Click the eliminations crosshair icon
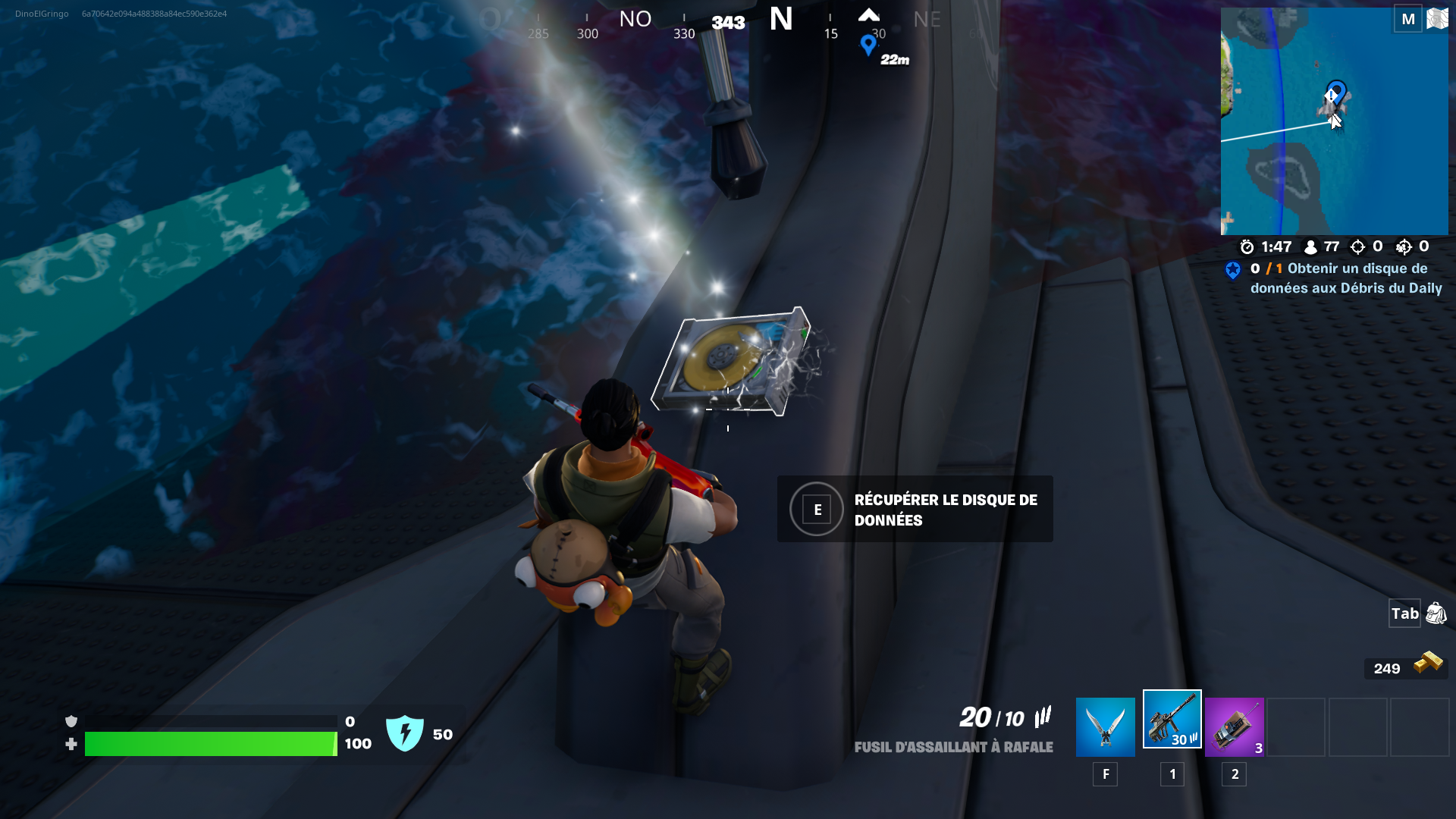This screenshot has height=819, width=1456. [1357, 246]
